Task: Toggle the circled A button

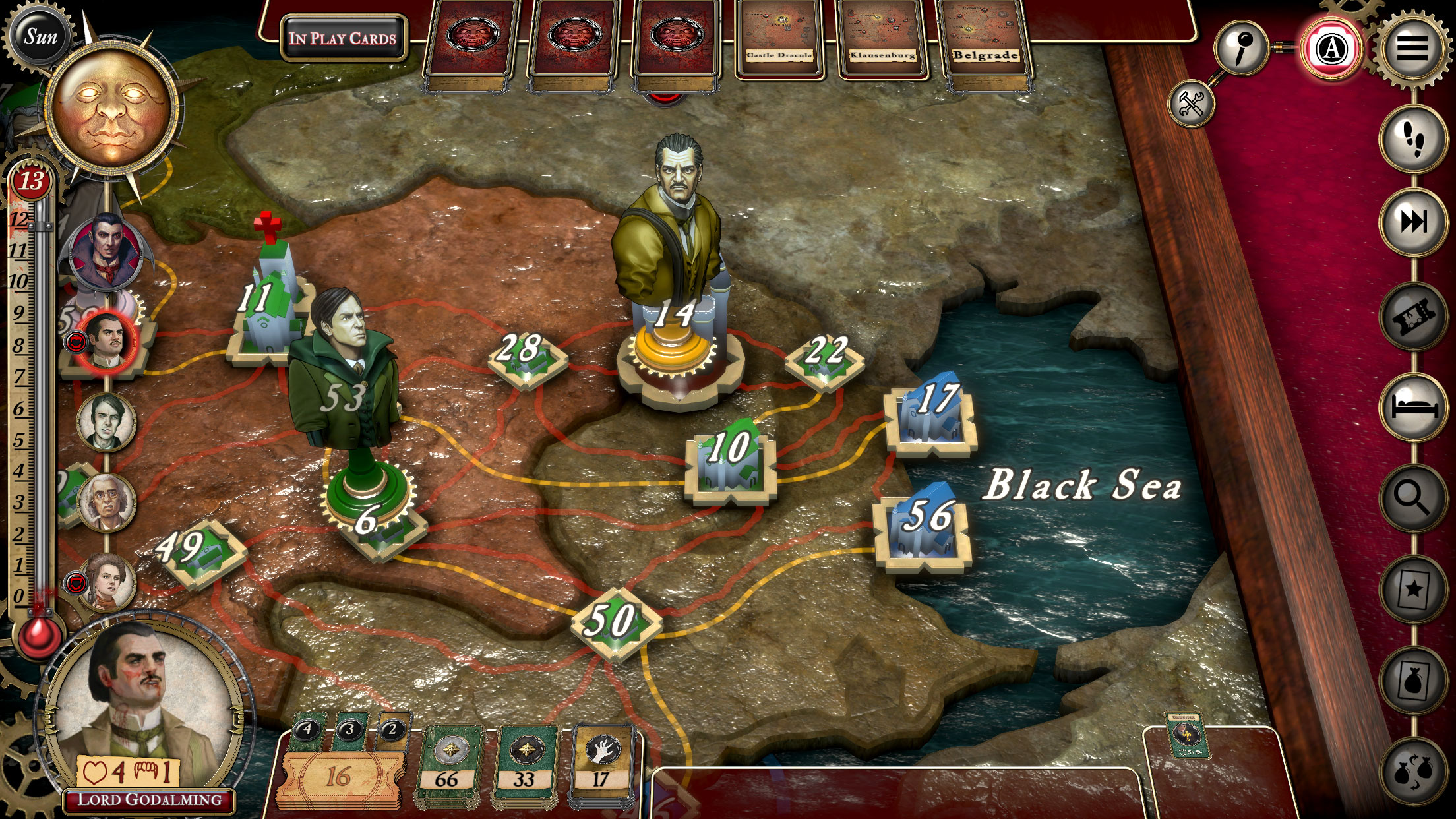Action: tap(1331, 49)
